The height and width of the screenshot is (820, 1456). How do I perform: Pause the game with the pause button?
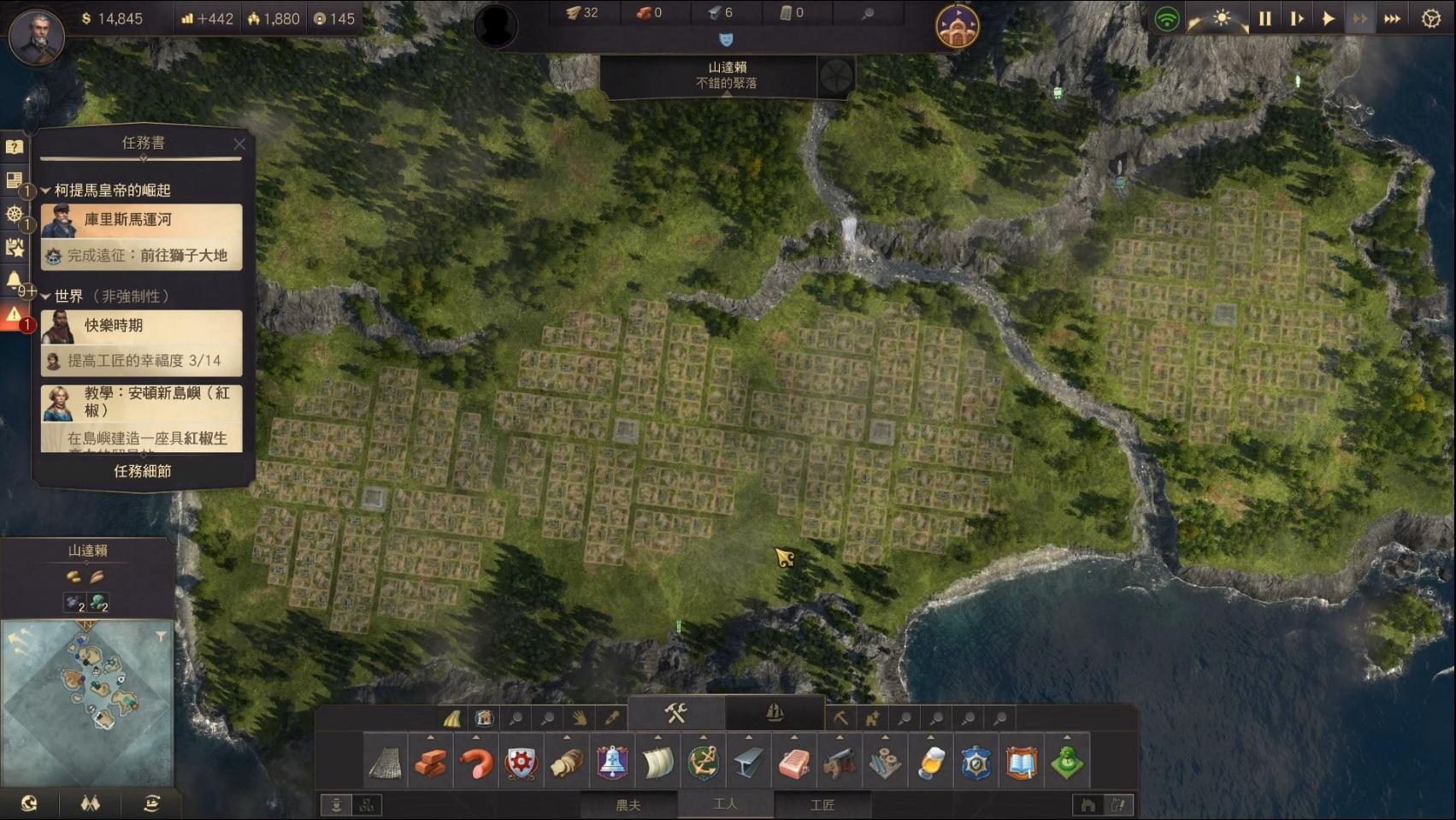click(1265, 17)
